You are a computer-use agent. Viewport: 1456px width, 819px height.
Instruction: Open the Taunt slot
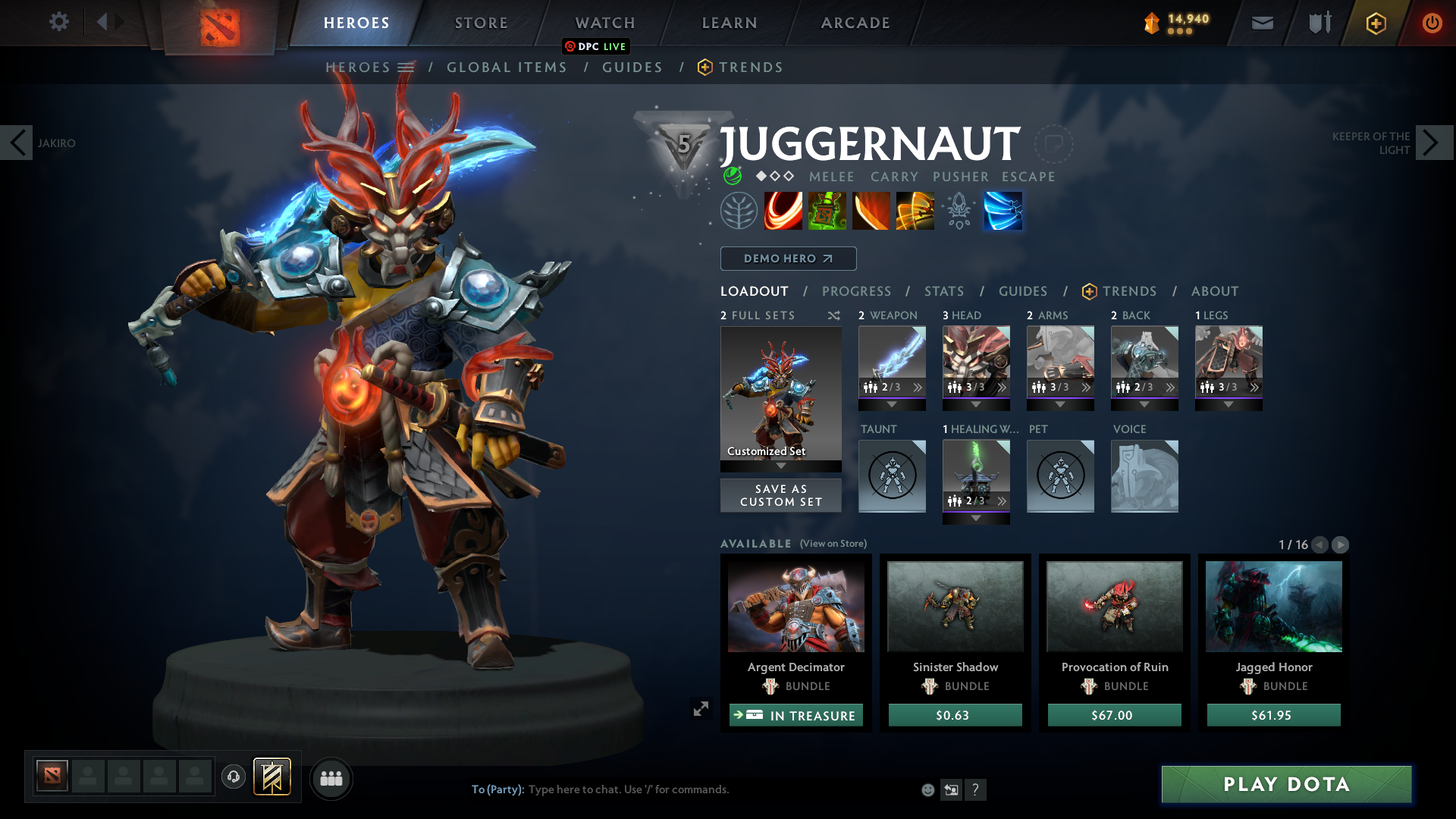(892, 476)
